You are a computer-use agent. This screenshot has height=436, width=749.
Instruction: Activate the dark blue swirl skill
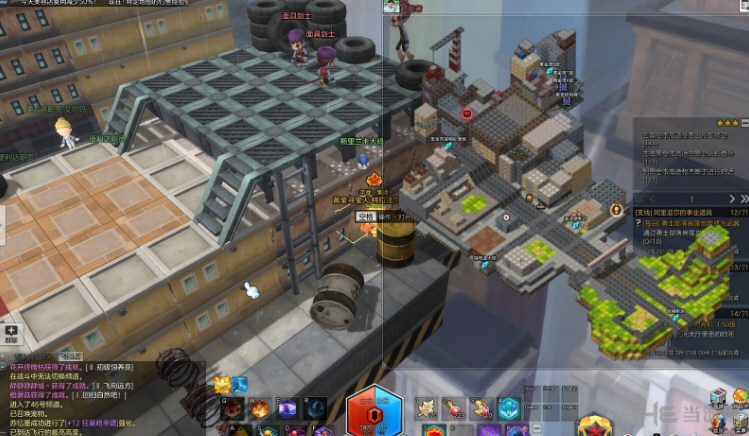coord(316,409)
